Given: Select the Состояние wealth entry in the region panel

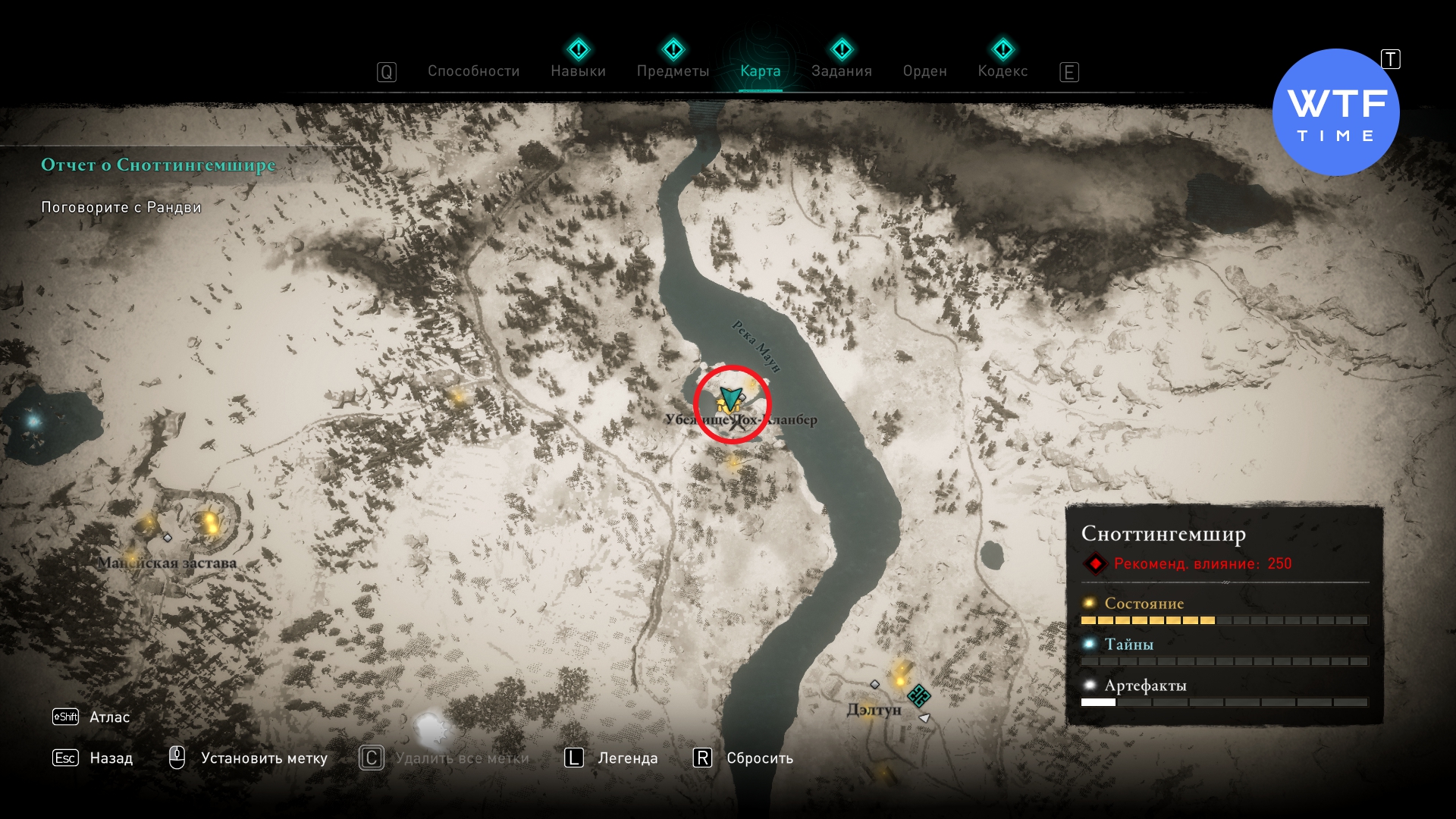Looking at the screenshot, I should [1144, 604].
